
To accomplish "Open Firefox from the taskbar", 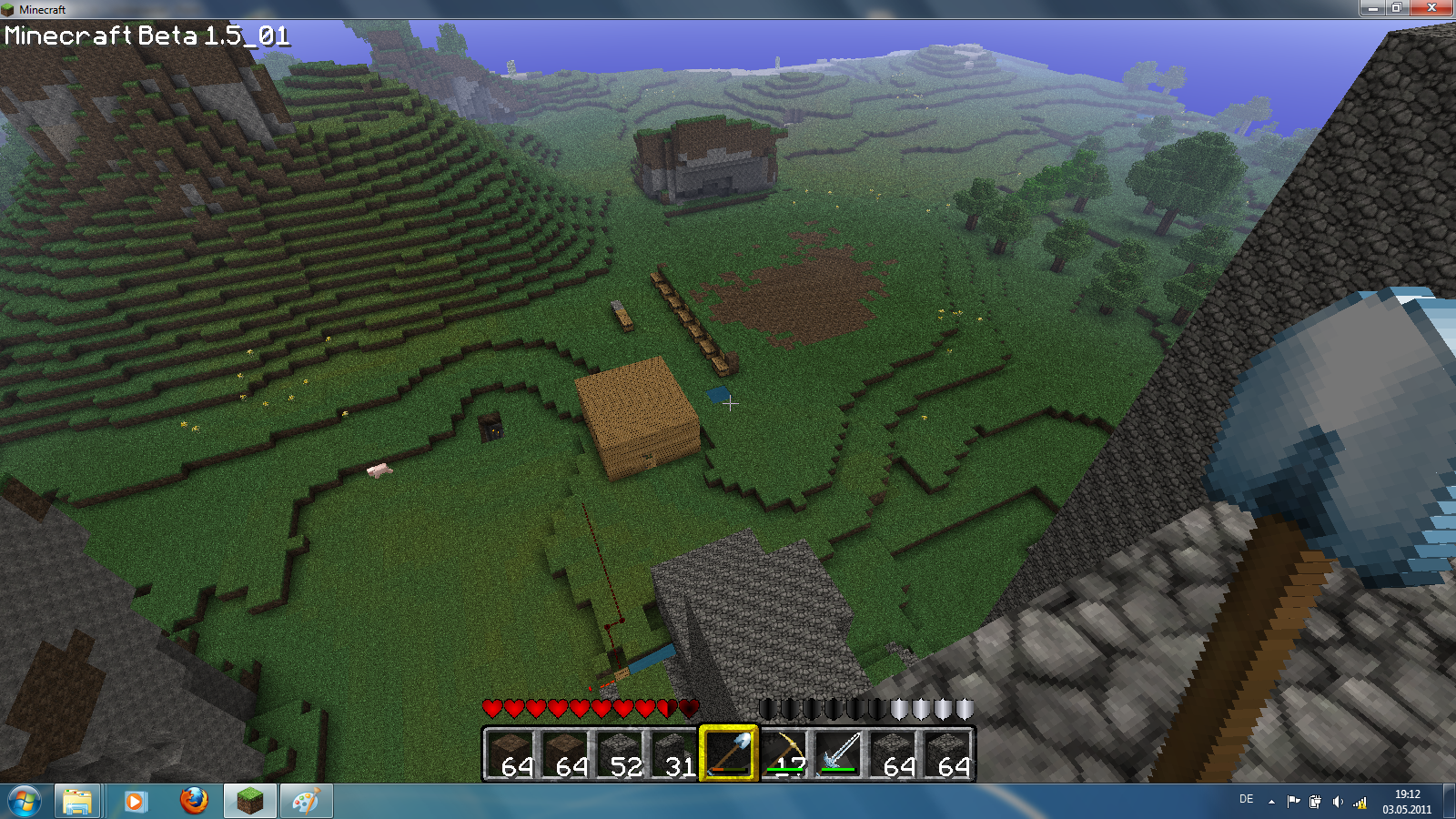I will point(193,802).
